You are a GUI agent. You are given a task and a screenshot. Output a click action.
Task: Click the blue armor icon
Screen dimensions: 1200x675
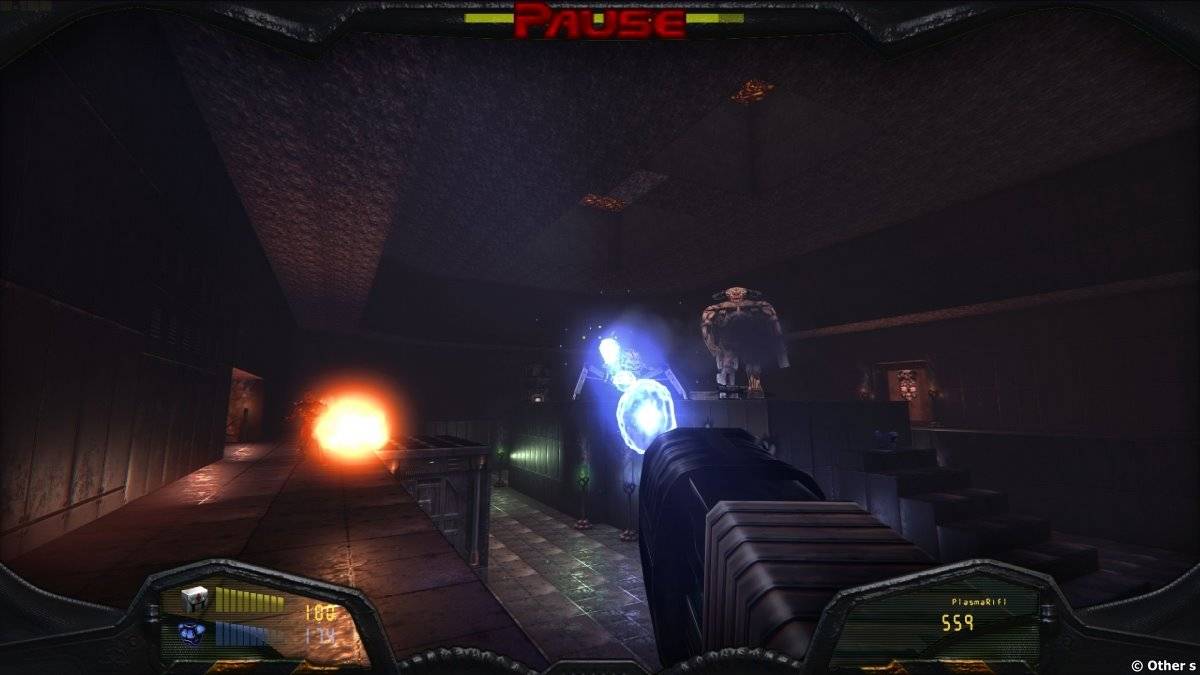coord(193,632)
